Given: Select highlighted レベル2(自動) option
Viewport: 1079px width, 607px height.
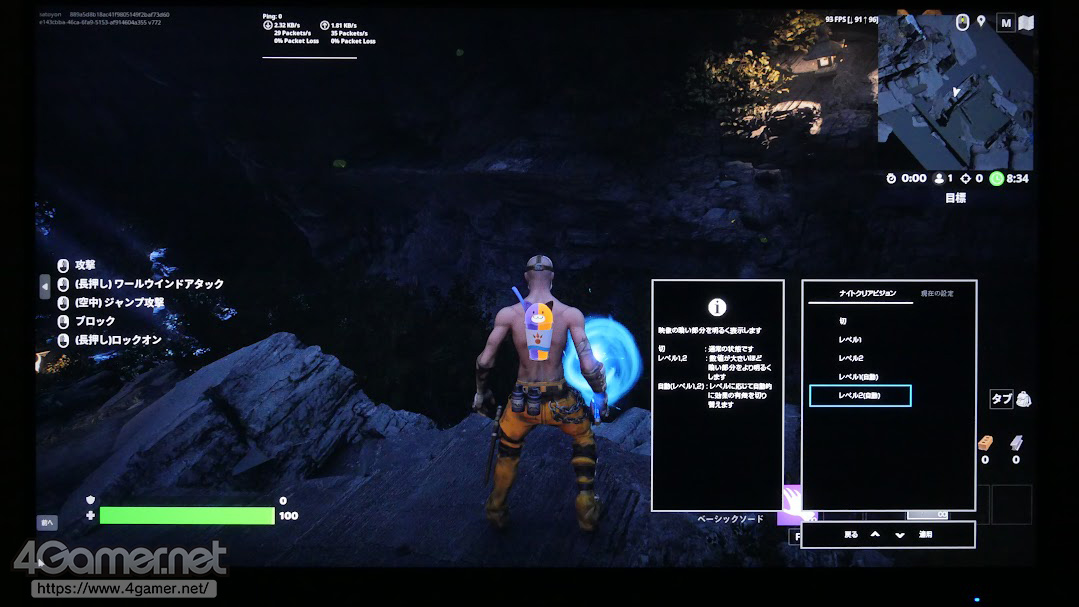Looking at the screenshot, I should click(x=860, y=396).
